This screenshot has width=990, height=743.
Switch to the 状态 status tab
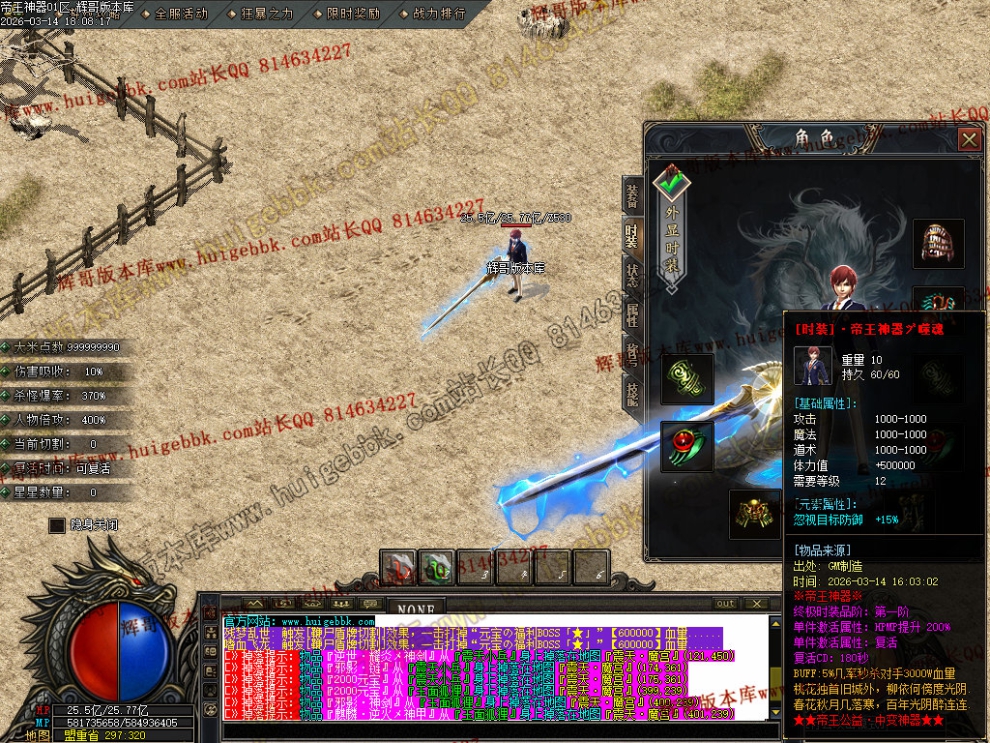coord(632,276)
